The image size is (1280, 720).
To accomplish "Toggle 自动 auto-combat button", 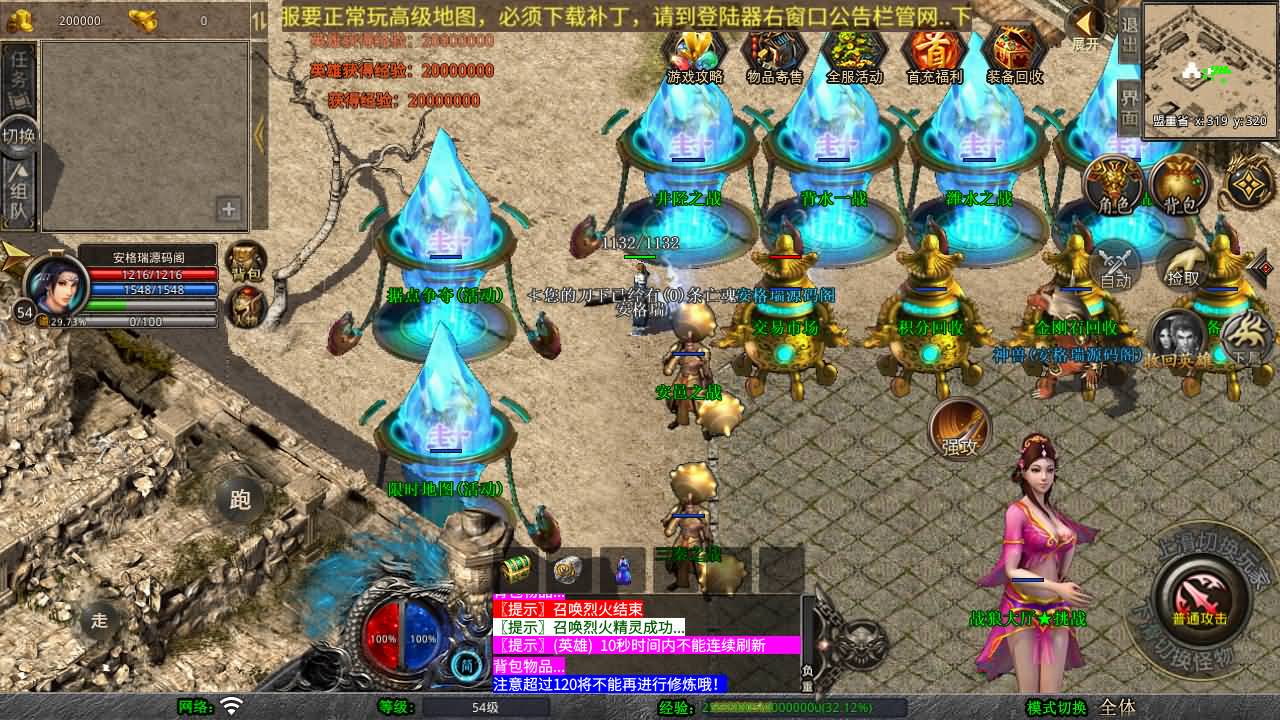I will tap(1116, 265).
